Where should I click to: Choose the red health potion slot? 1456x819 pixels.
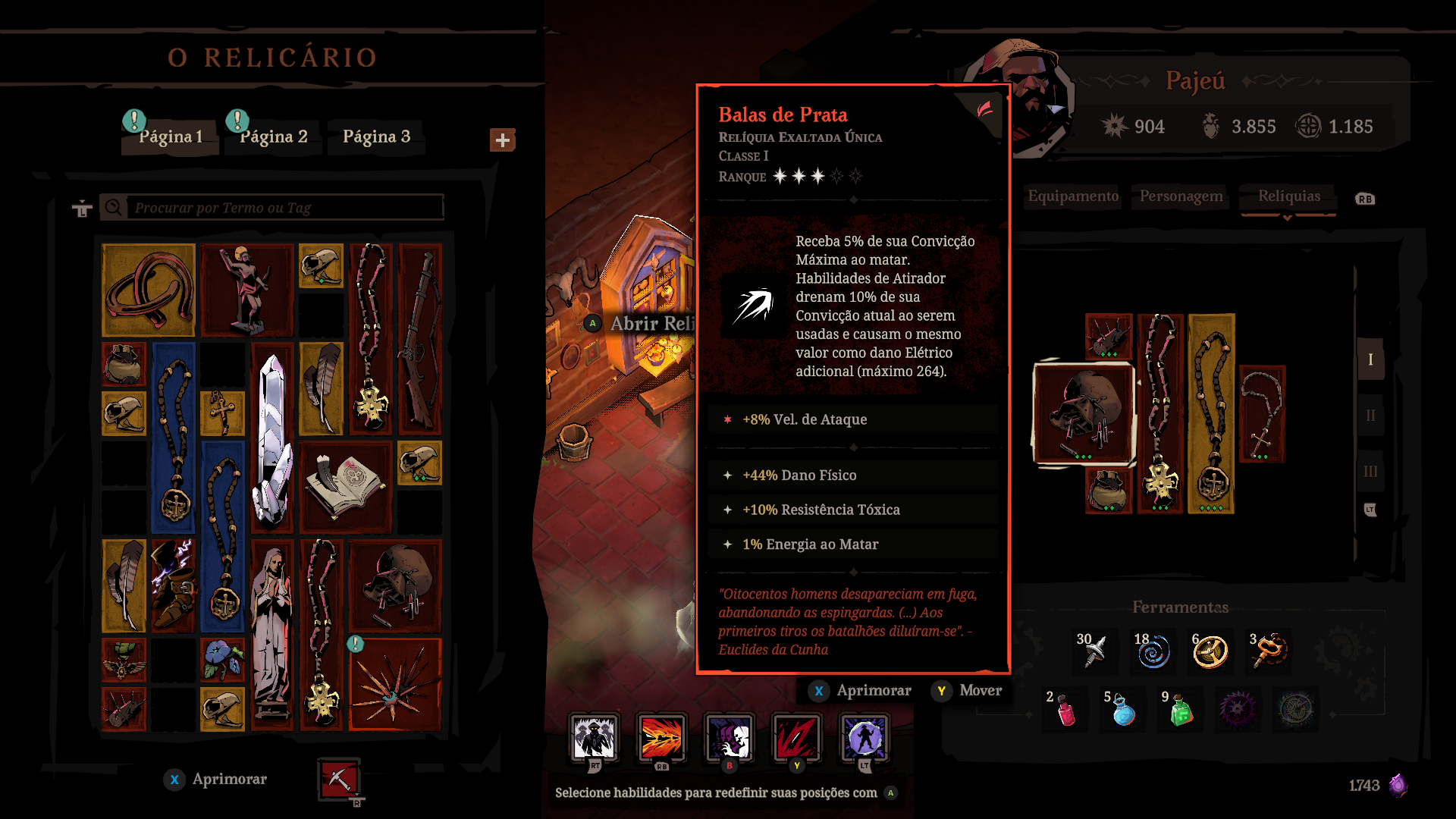click(1065, 711)
